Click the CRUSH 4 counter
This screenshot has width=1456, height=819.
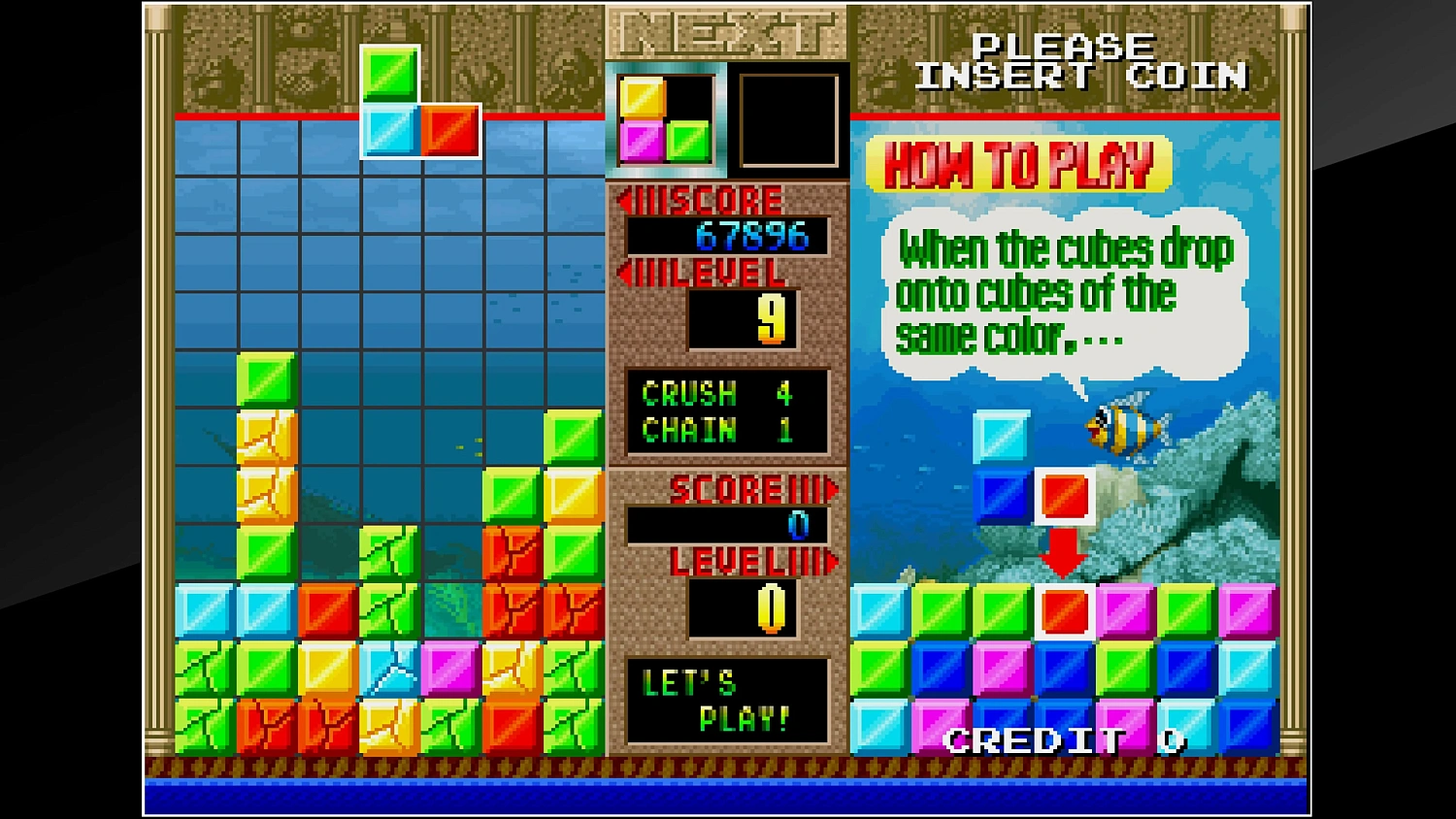click(x=715, y=394)
